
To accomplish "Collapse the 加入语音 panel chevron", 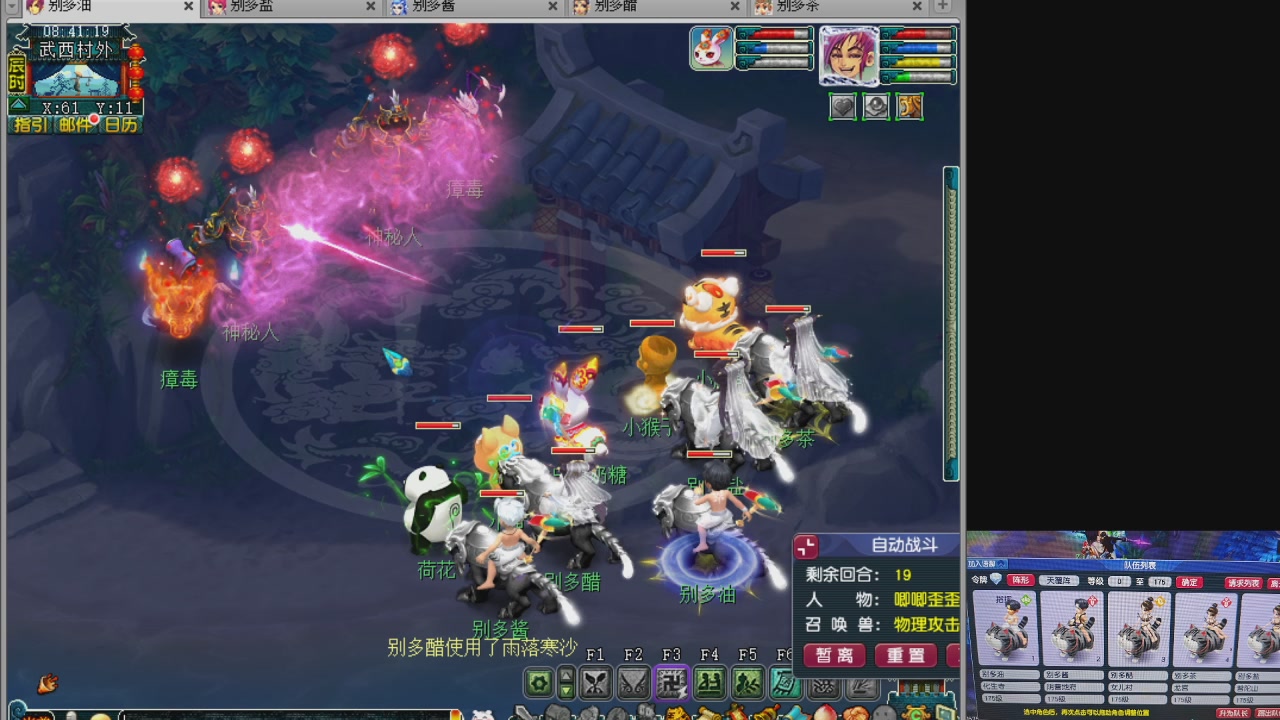I will 1002,564.
